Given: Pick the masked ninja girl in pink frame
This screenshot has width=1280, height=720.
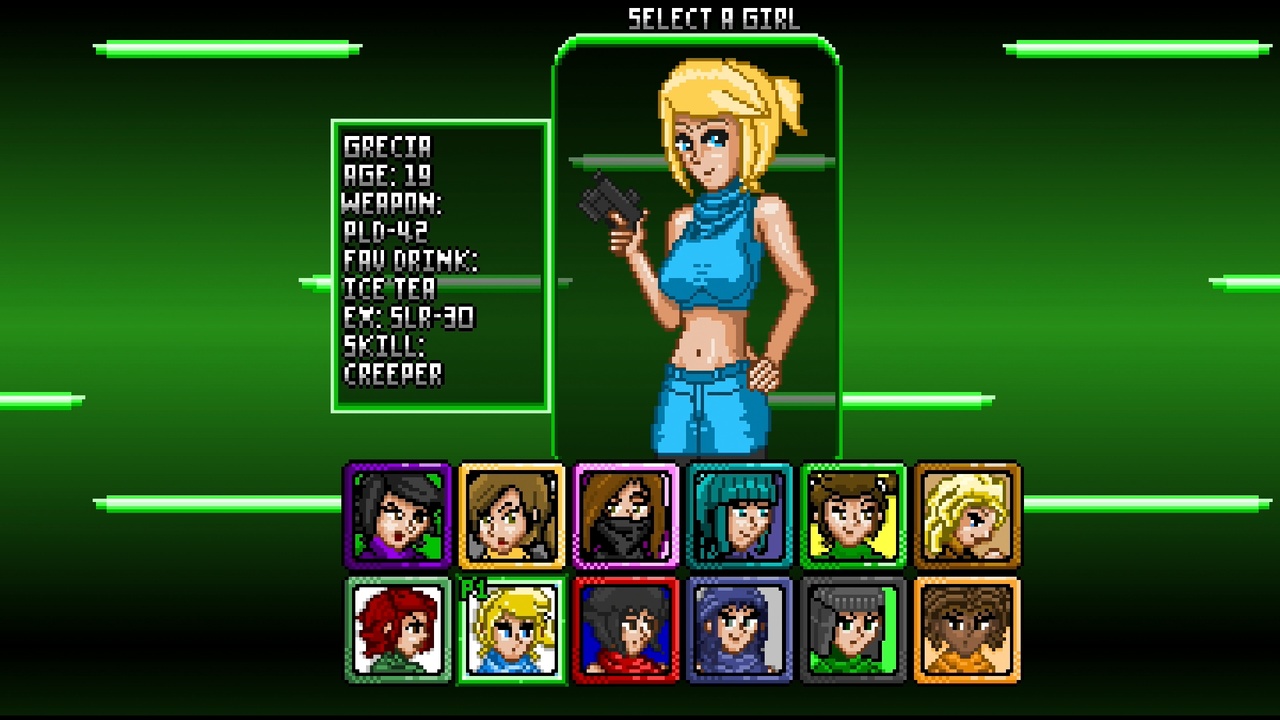Looking at the screenshot, I should [x=626, y=515].
